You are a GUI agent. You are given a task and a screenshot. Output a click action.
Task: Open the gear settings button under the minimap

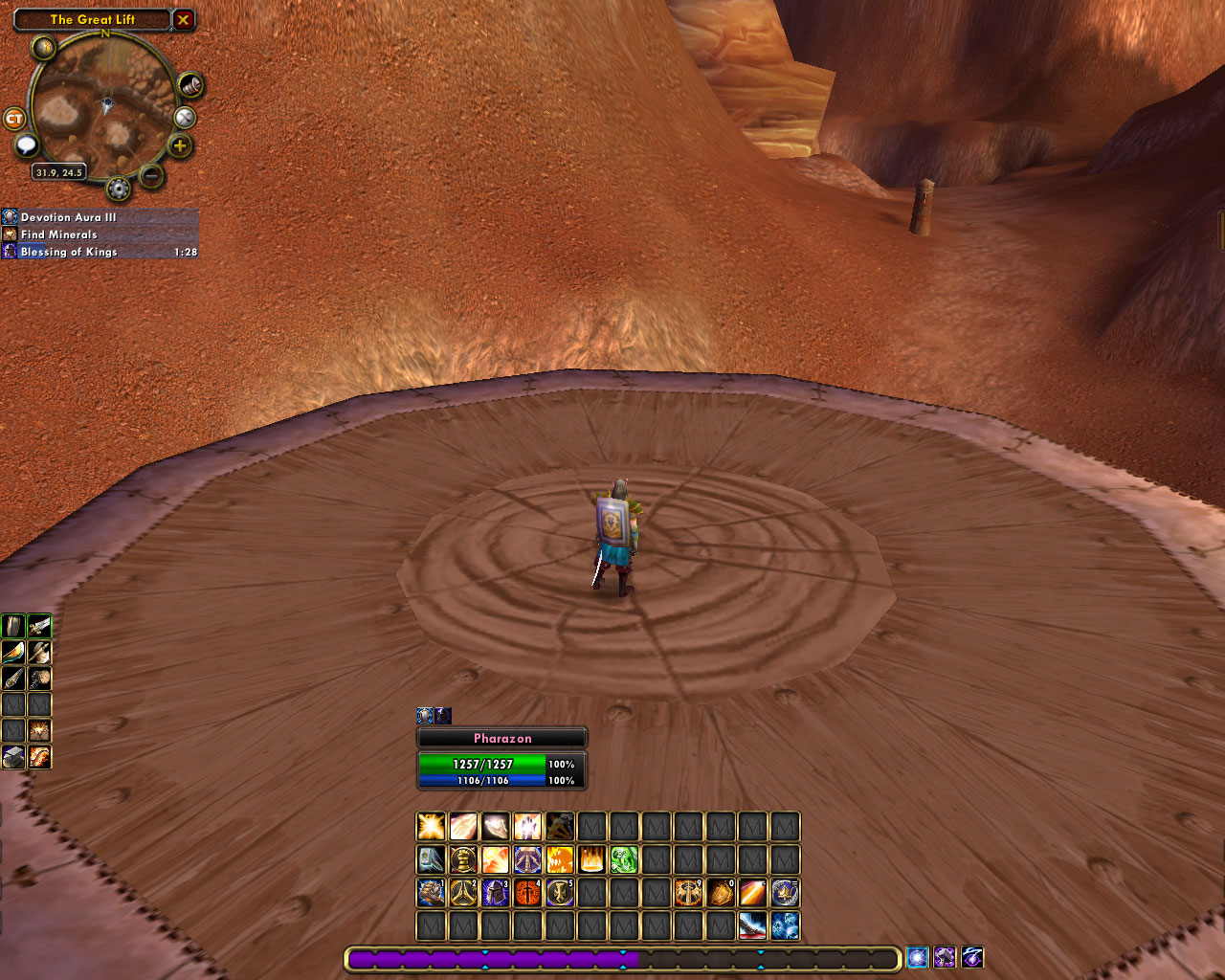119,189
